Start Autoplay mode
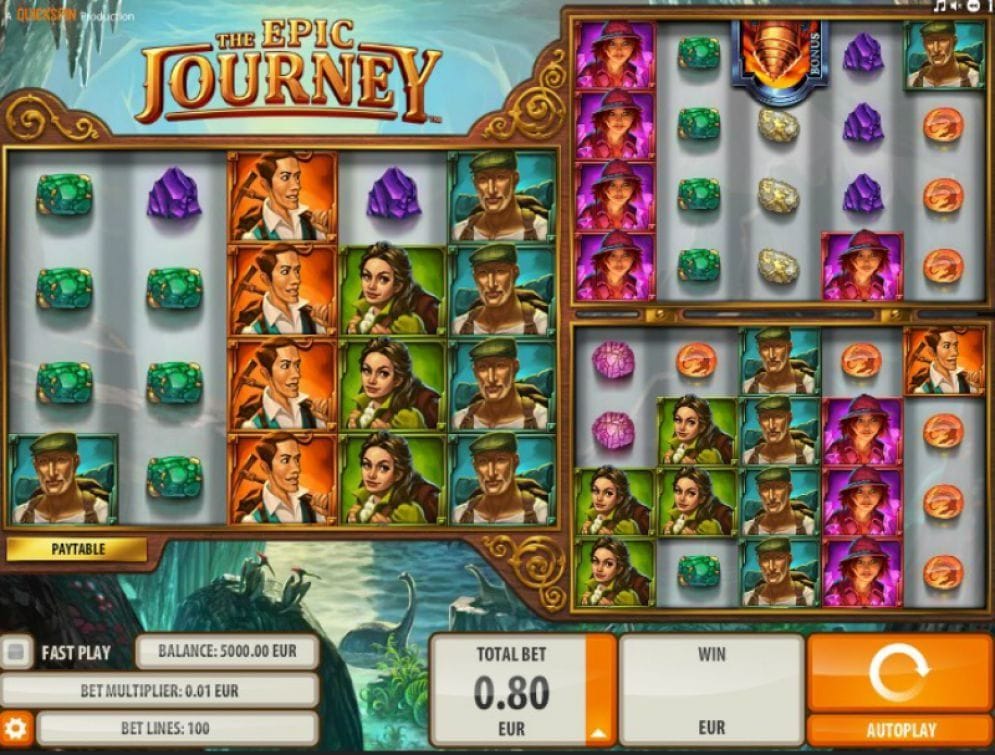Image resolution: width=995 pixels, height=755 pixels. click(x=899, y=730)
